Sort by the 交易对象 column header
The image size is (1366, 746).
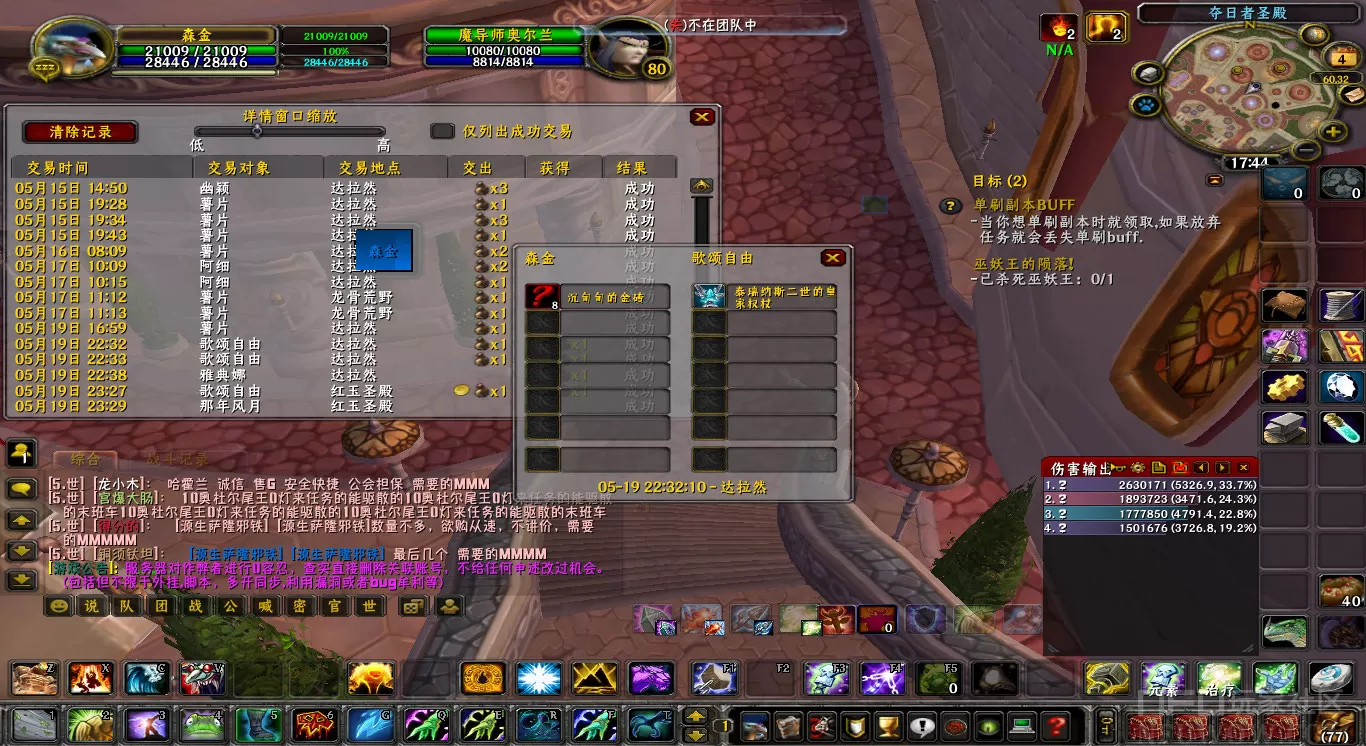tap(238, 168)
